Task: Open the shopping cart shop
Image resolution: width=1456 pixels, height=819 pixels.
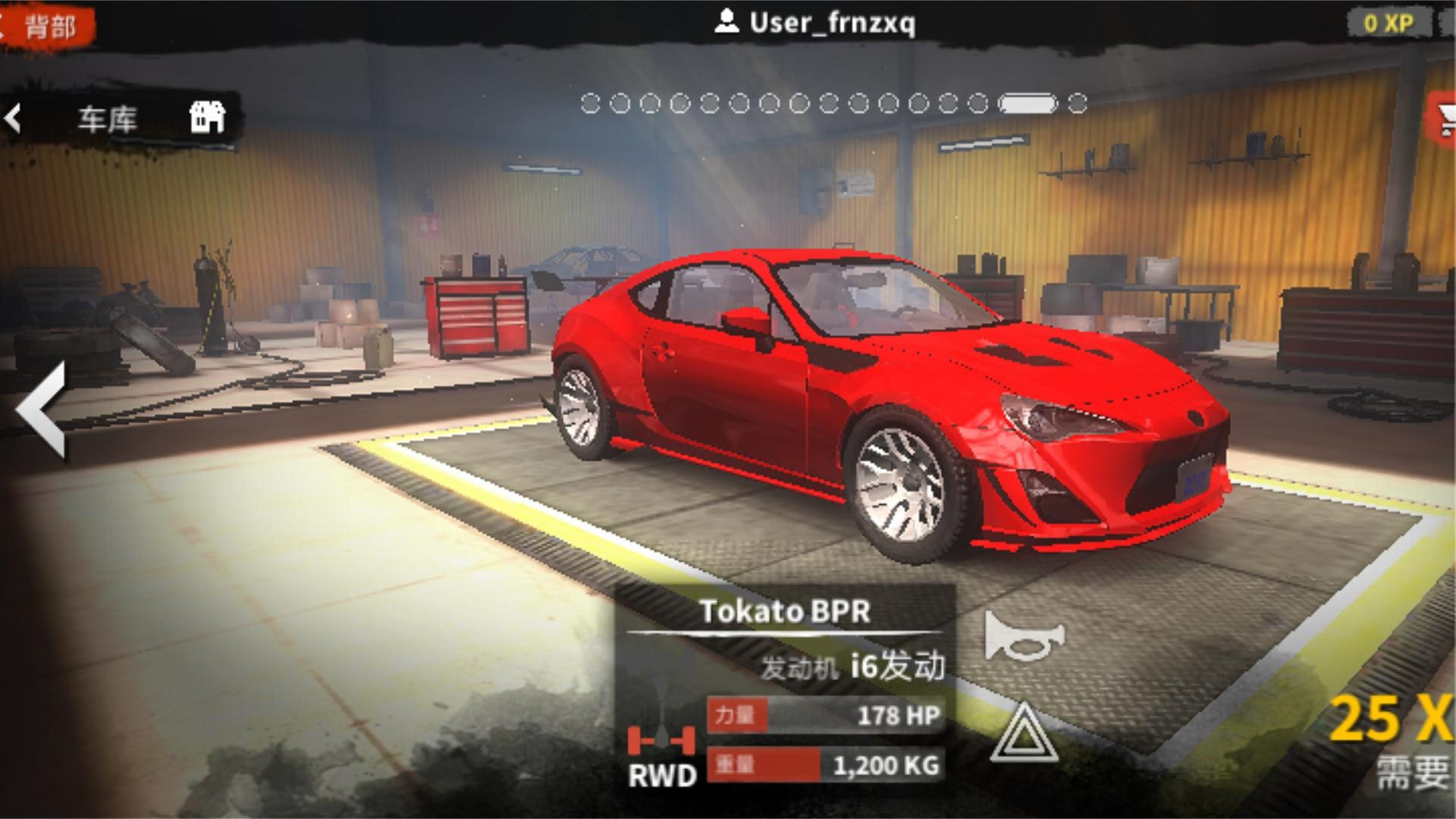Action: (x=1444, y=118)
